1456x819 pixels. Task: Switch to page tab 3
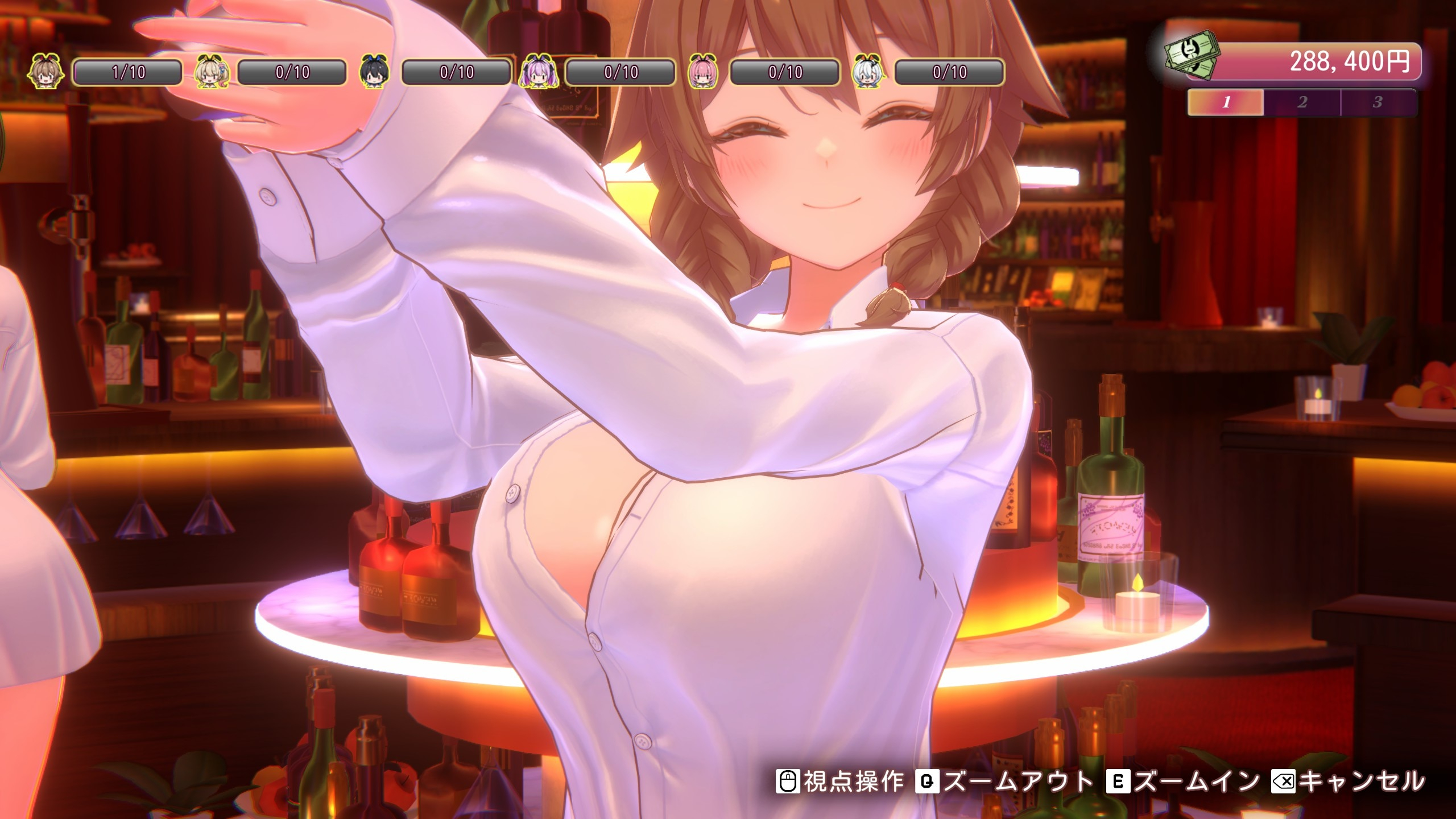(x=1377, y=102)
